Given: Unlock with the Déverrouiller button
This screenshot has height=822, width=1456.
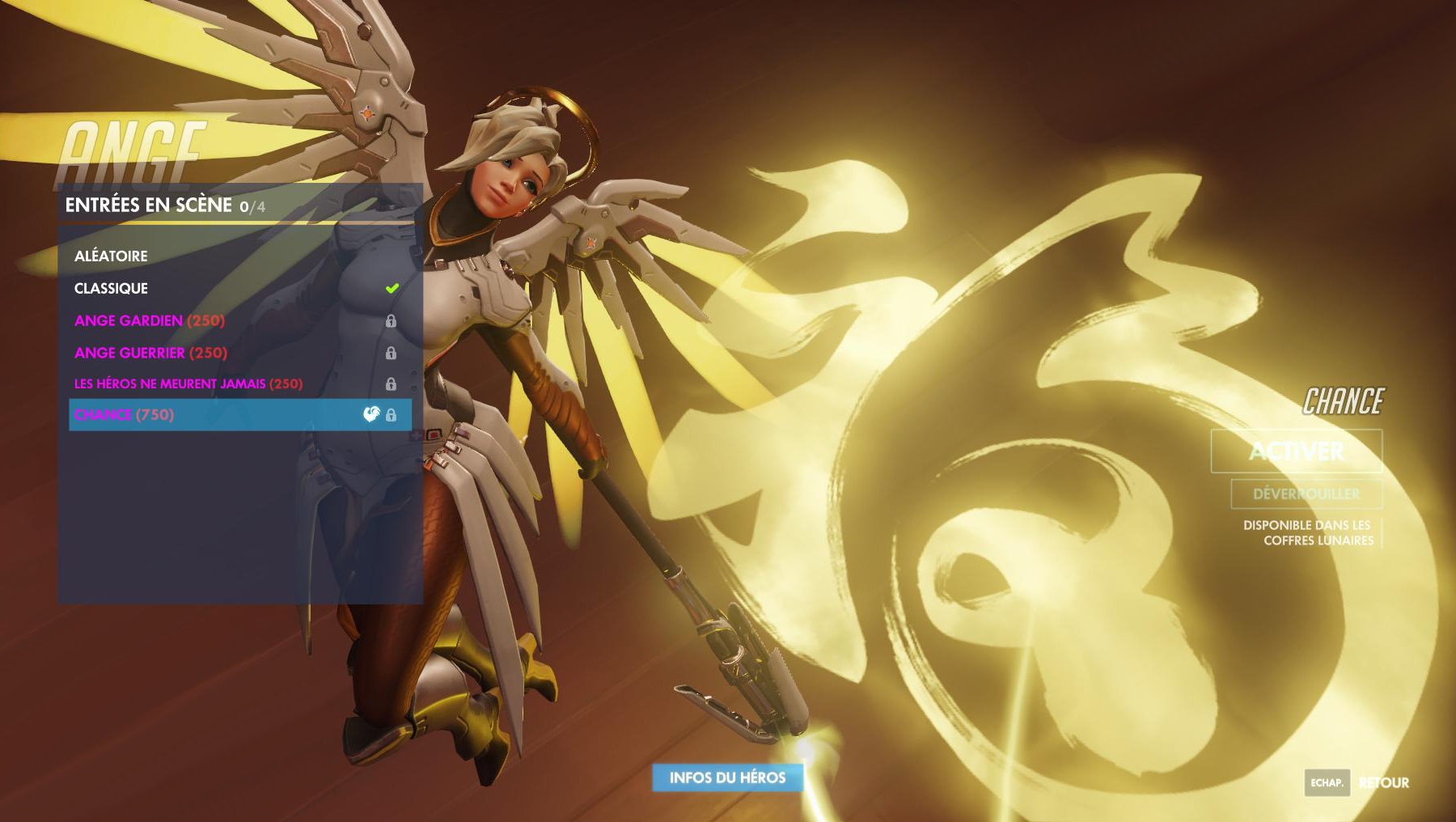Looking at the screenshot, I should click(x=1306, y=494).
